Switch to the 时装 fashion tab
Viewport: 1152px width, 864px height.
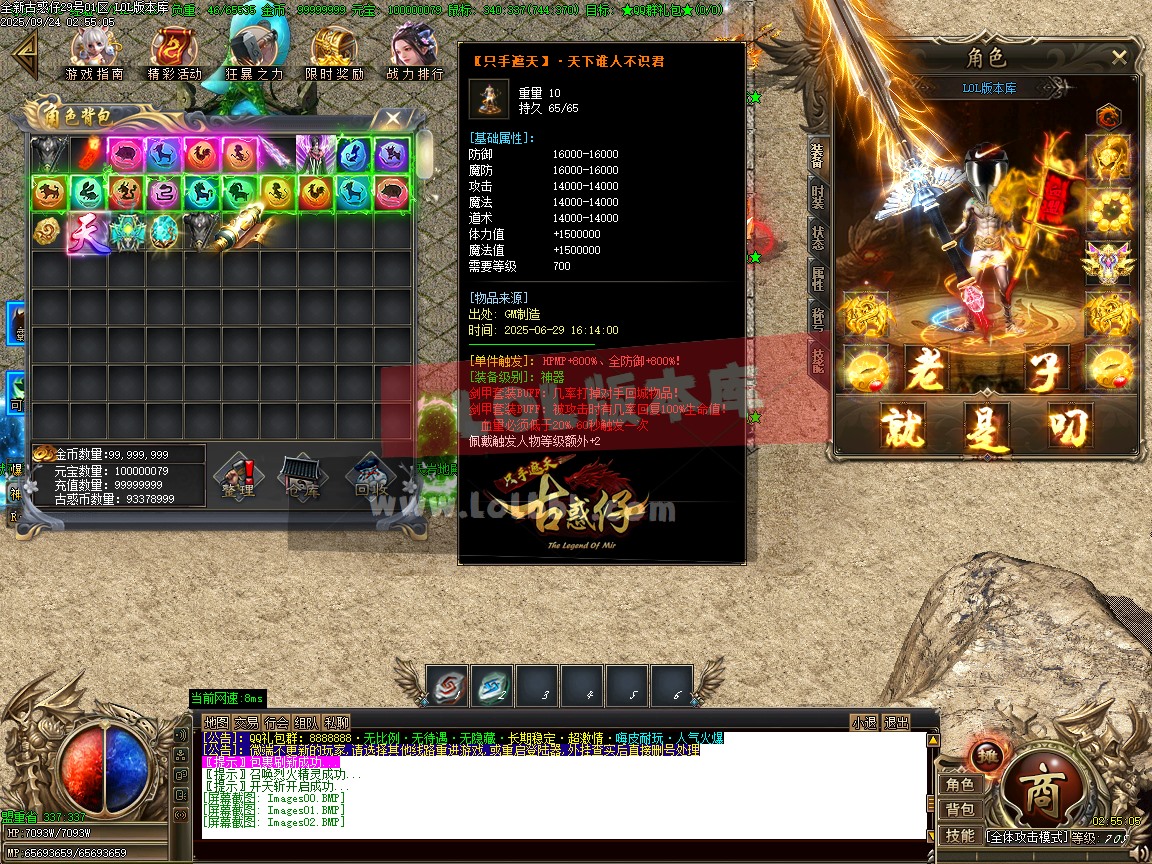coord(818,195)
